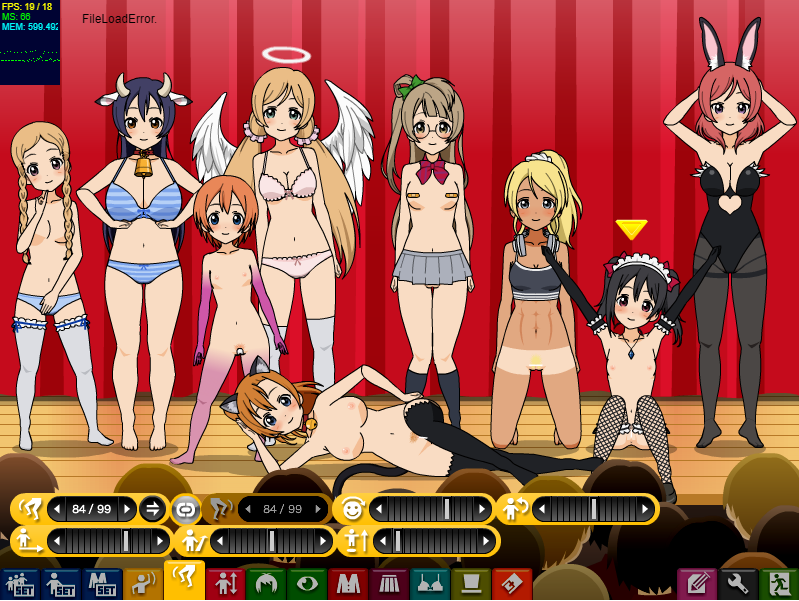This screenshot has height=601, width=799.
Task: Open the teal bra underwear tab
Action: (x=430, y=584)
